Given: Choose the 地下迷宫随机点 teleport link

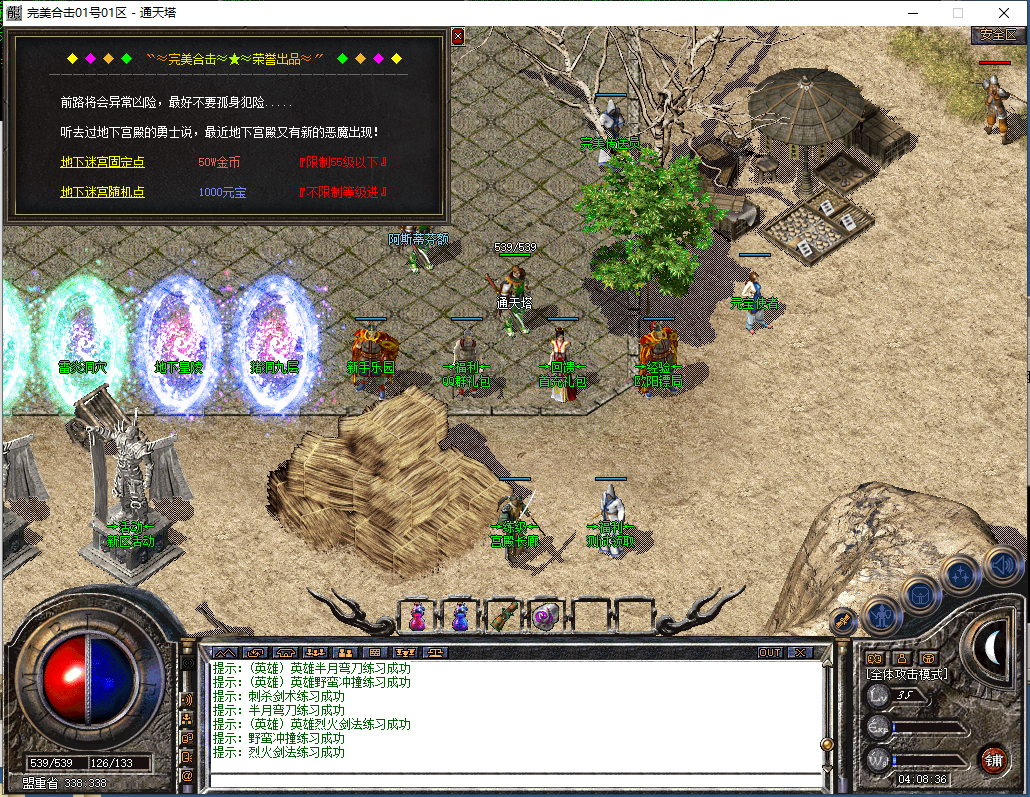Looking at the screenshot, I should pos(102,192).
